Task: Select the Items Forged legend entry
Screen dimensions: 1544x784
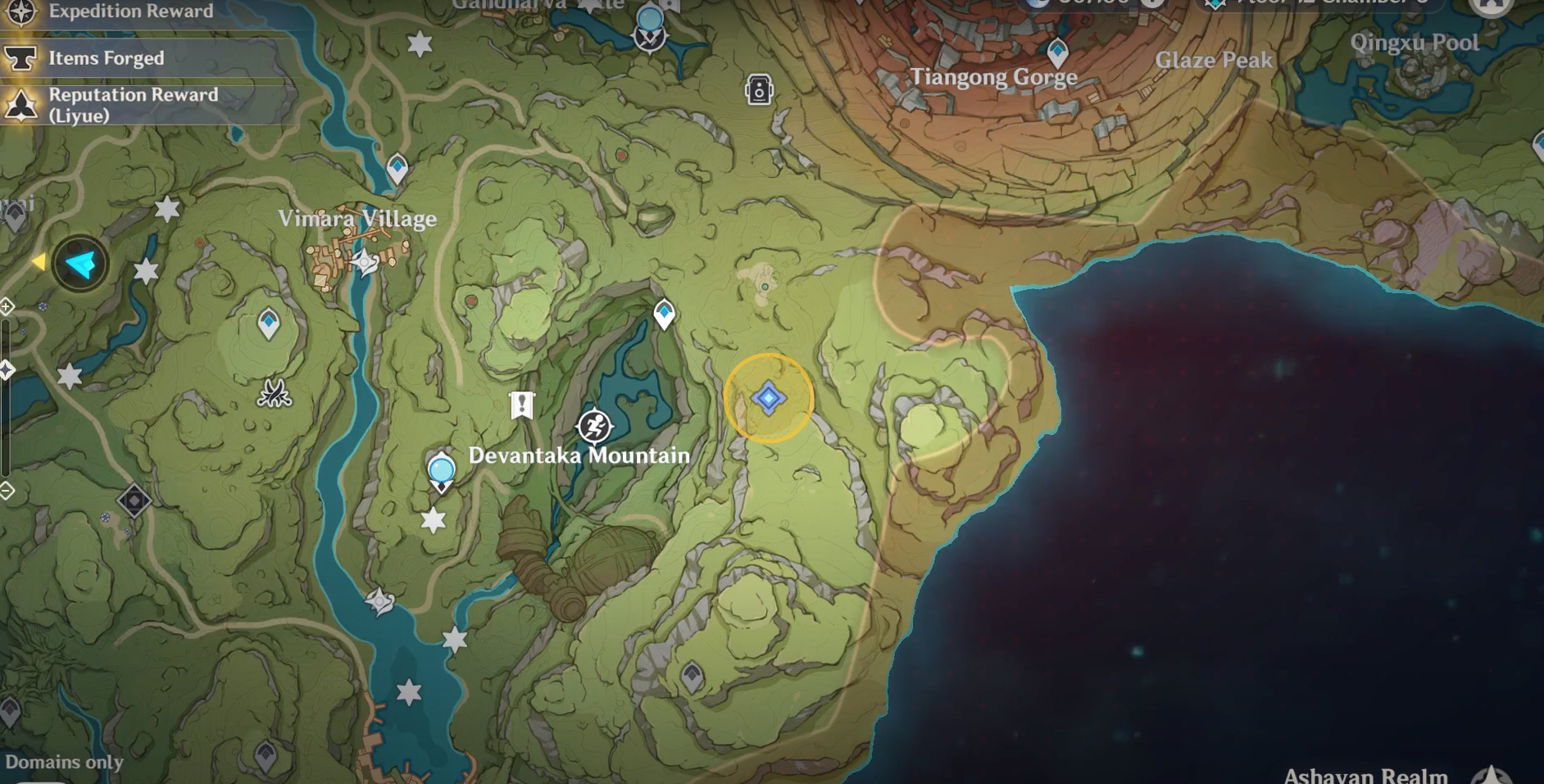Action: [105, 57]
